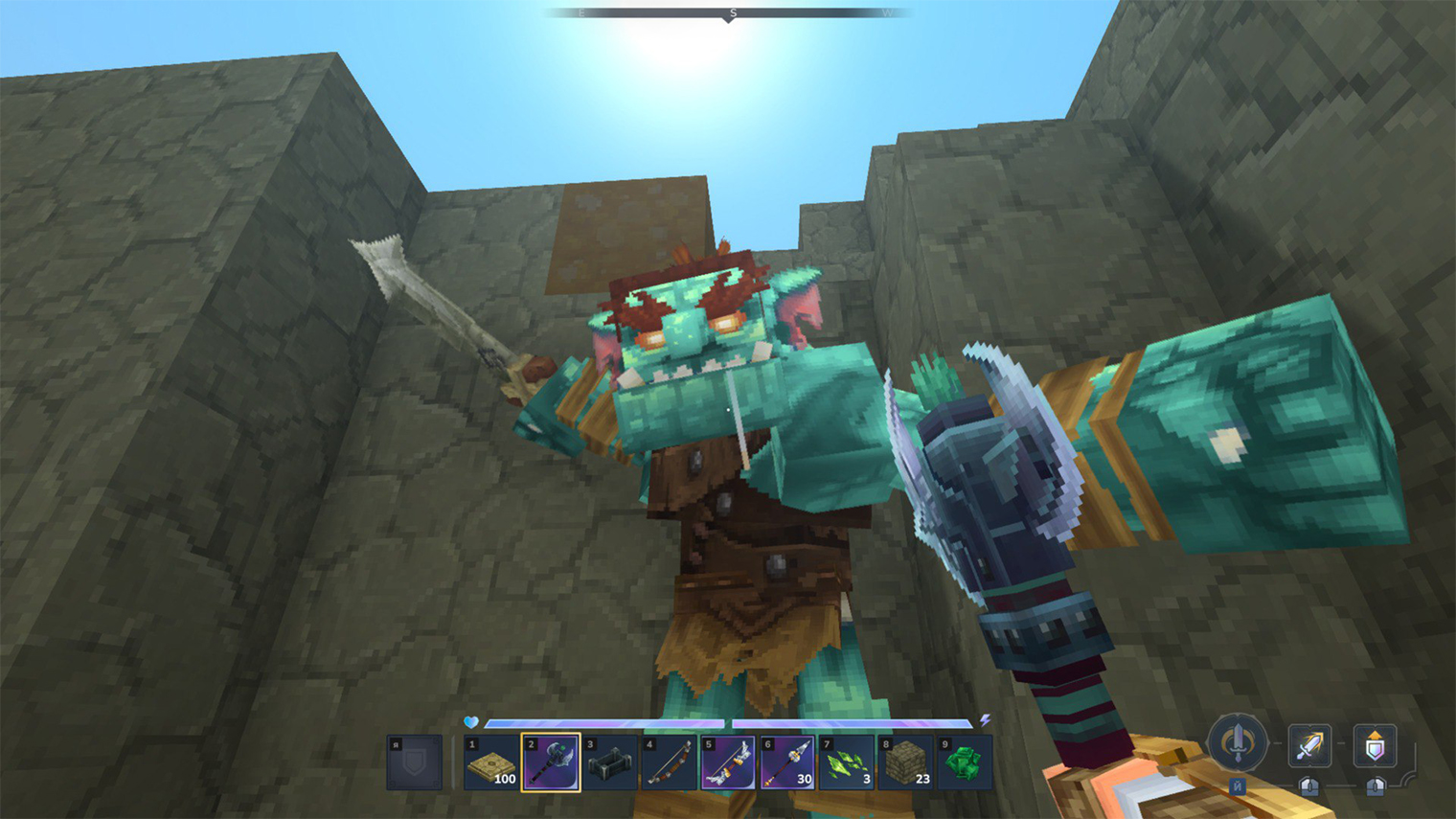Select the stone brick block stack
Screen dimensions: 1456x819
[x=906, y=763]
